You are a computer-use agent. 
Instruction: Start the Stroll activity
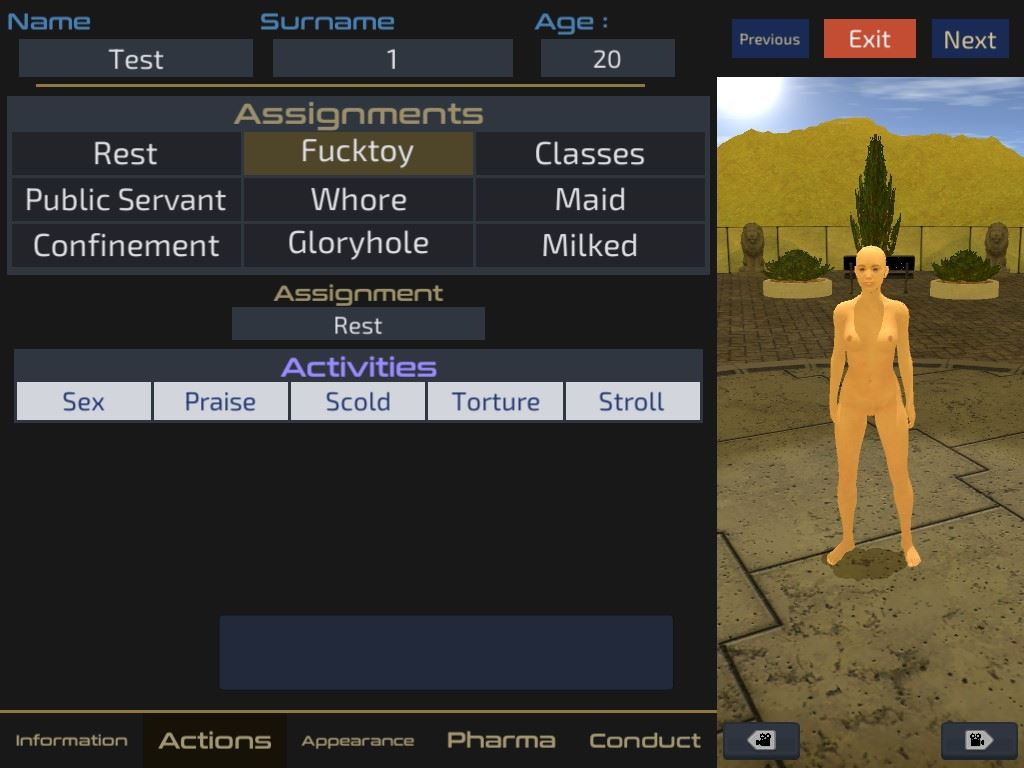pyautogui.click(x=631, y=401)
